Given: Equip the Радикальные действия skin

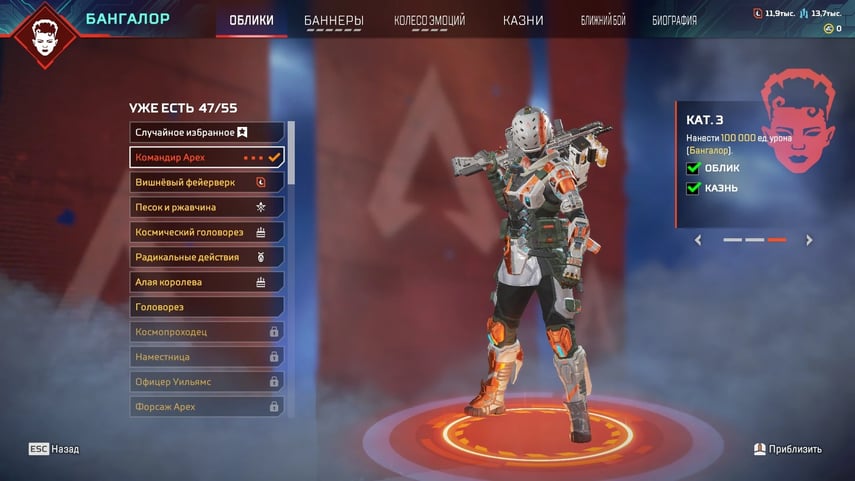Looking at the screenshot, I should [207, 257].
